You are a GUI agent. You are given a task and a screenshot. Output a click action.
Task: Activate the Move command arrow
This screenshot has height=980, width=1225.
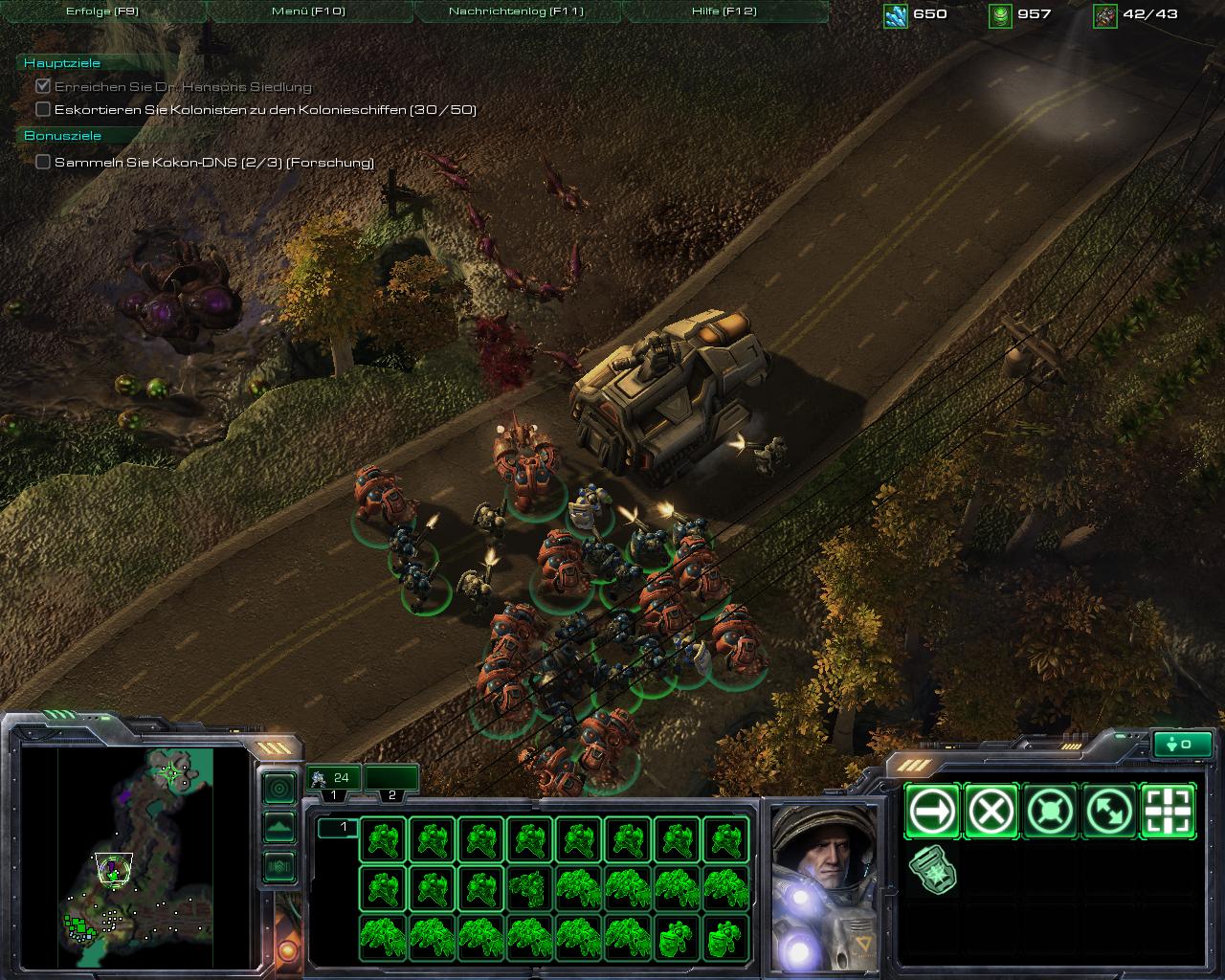[932, 812]
